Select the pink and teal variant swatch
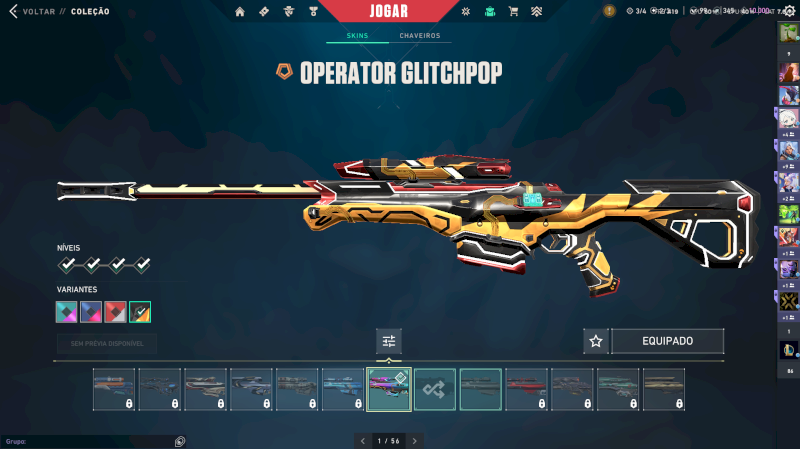Viewport: 800px width, 449px height. coord(67,312)
